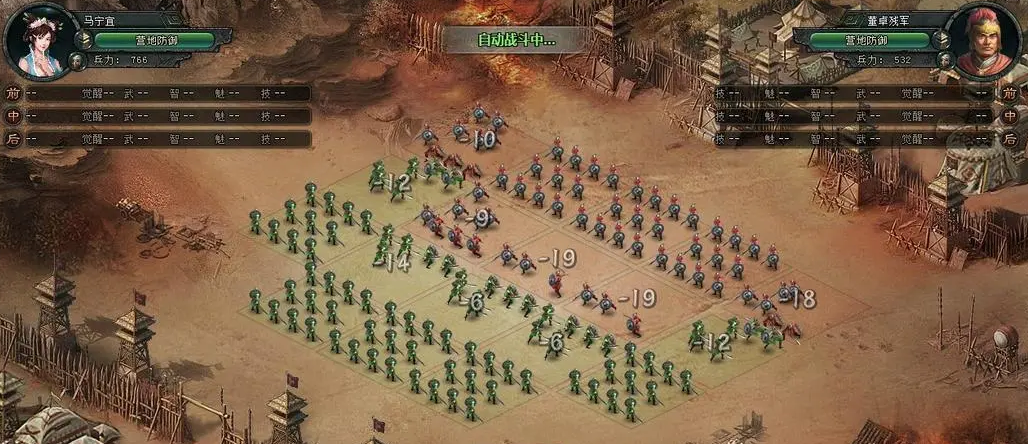This screenshot has height=444, width=1028.
Task: Click the 自动战斗中 auto-battle banner
Action: (x=516, y=40)
